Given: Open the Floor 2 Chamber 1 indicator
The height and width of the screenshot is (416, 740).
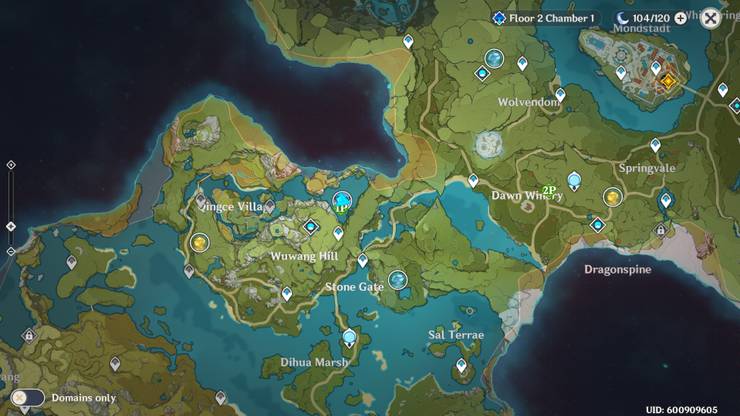Looking at the screenshot, I should coord(545,18).
